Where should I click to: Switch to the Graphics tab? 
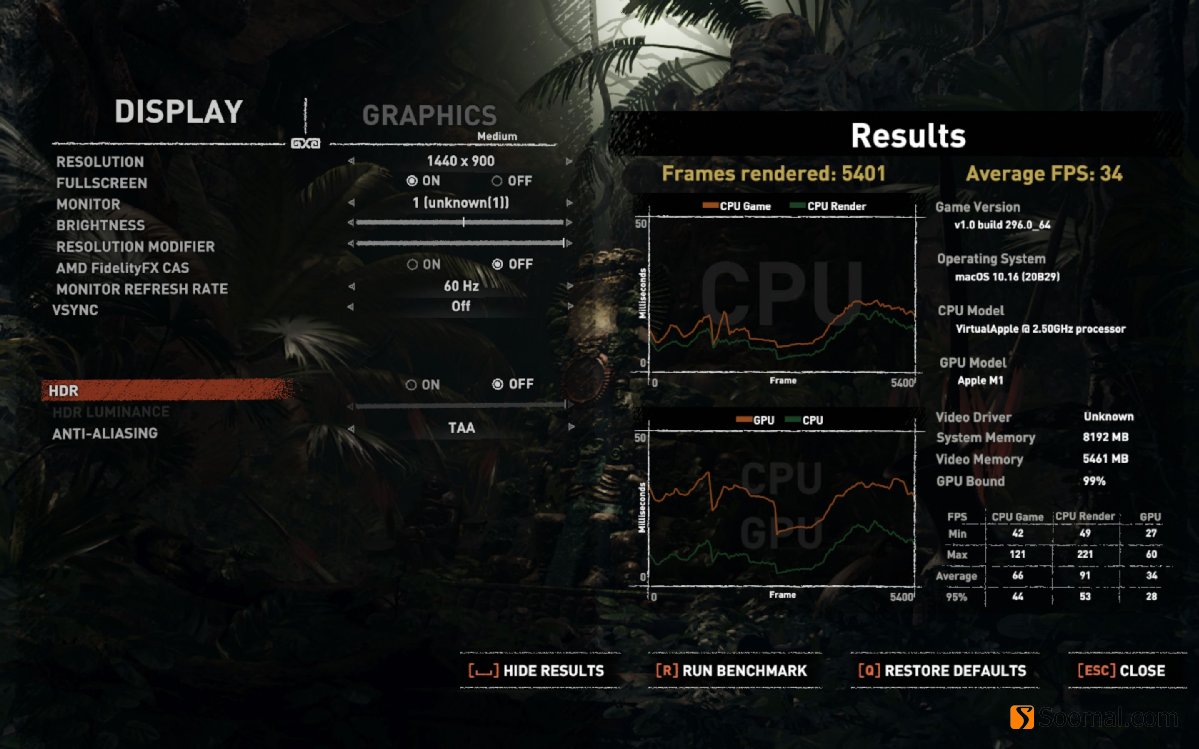429,116
